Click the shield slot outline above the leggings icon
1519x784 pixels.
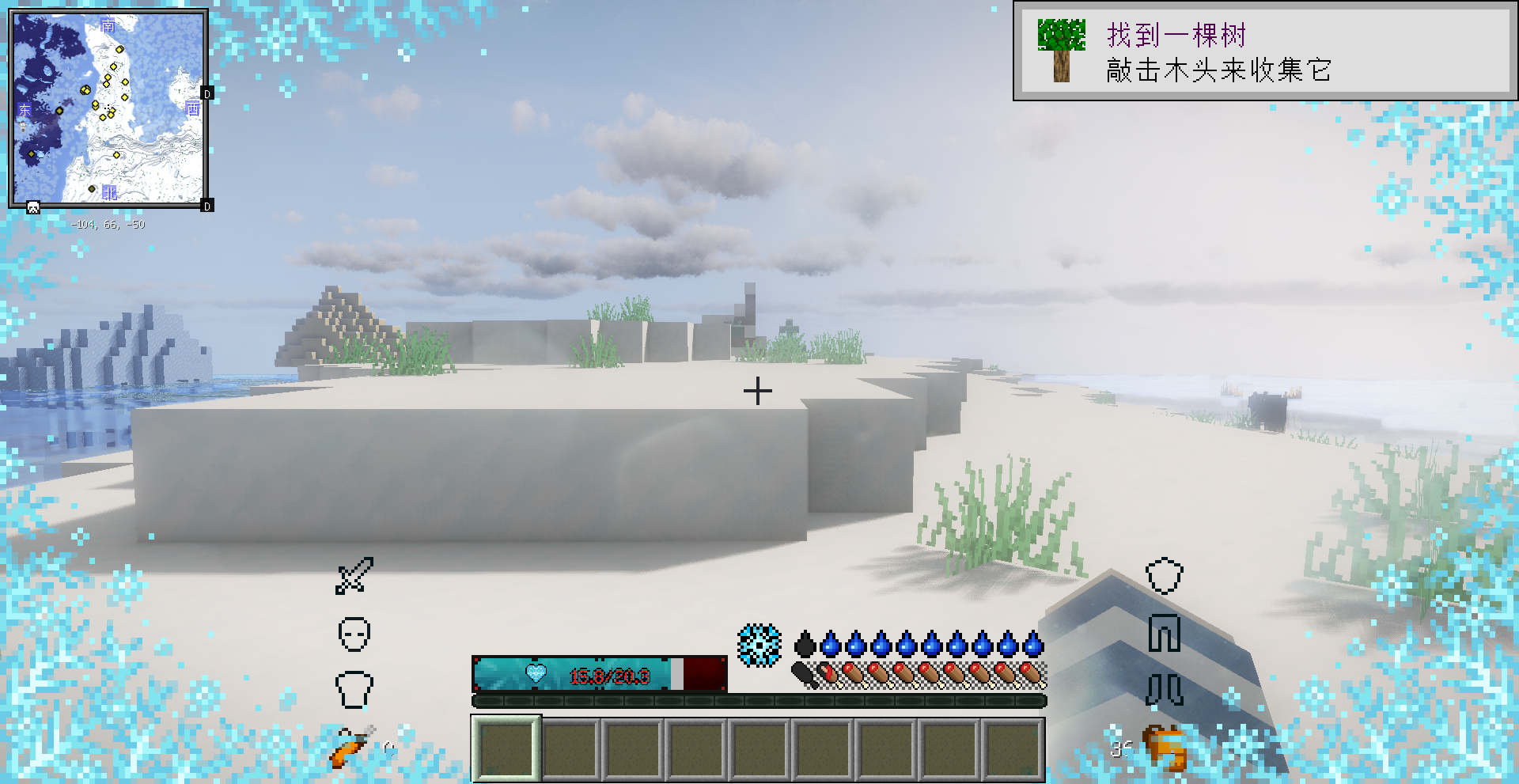coord(1164,578)
